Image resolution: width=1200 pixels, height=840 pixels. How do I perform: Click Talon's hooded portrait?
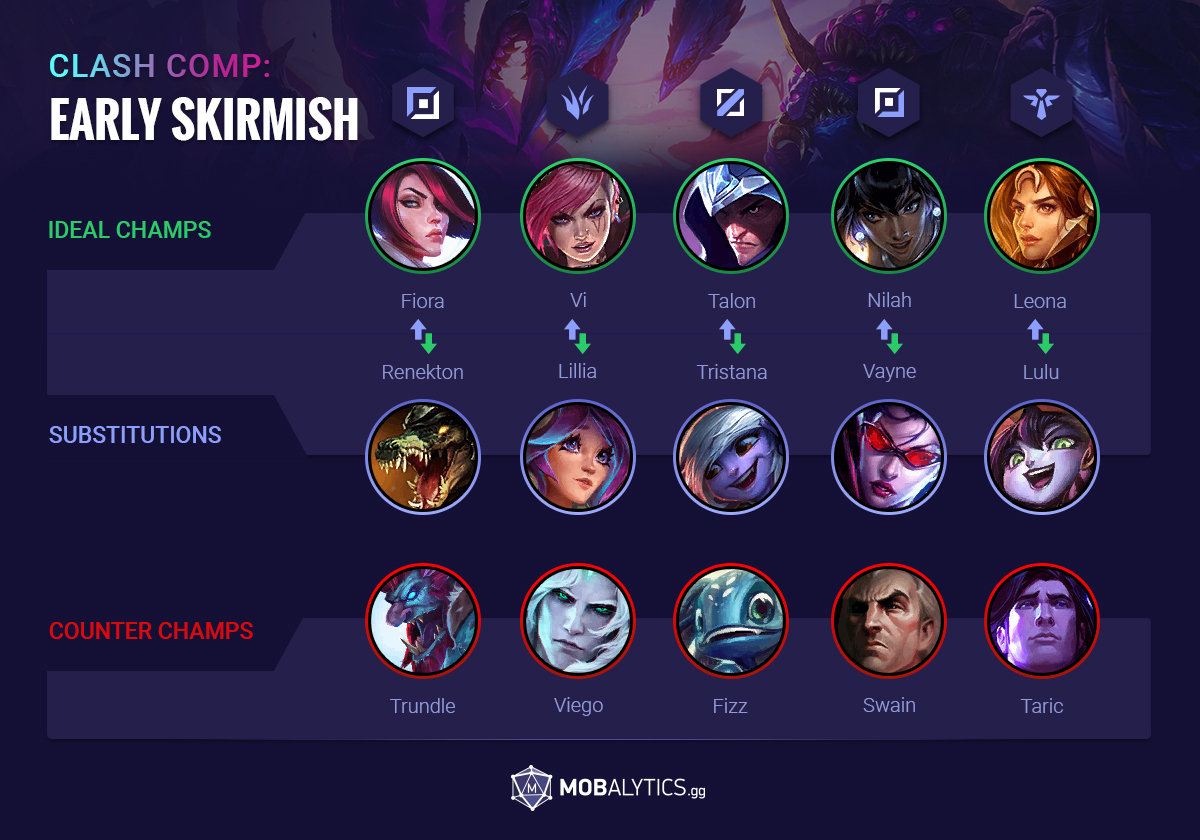tap(731, 216)
